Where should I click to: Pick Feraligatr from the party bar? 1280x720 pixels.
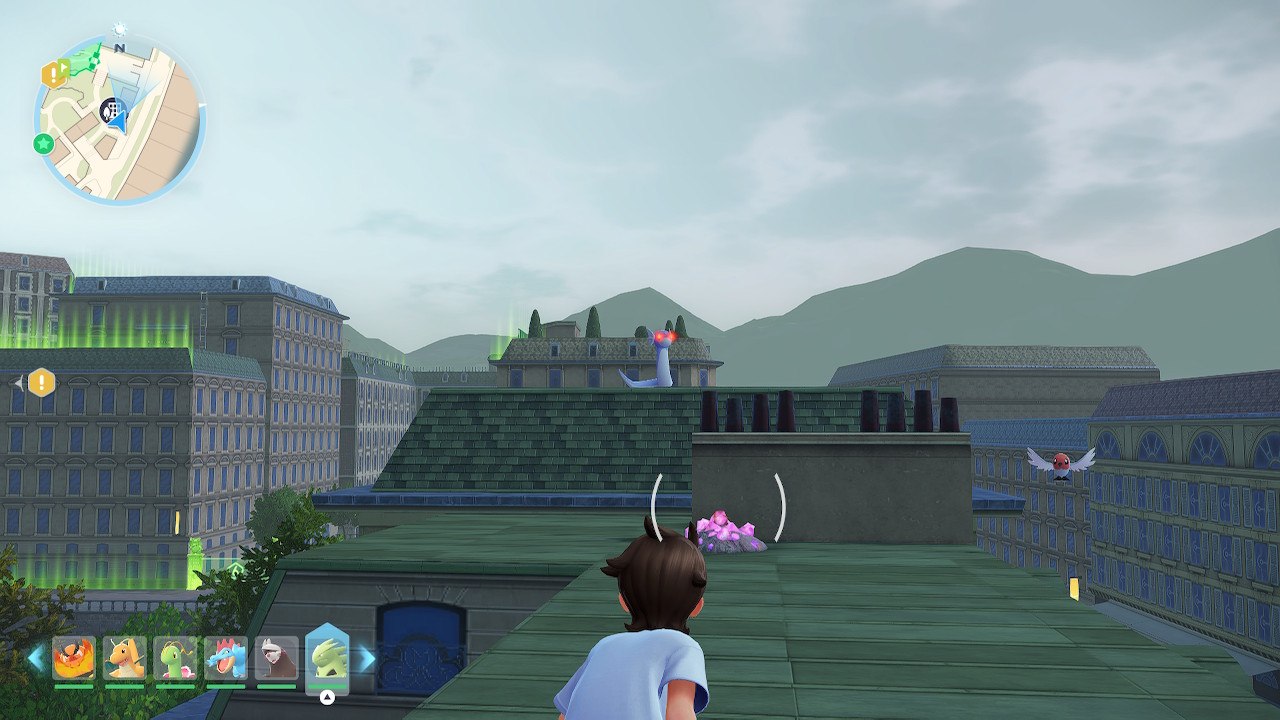tap(226, 658)
